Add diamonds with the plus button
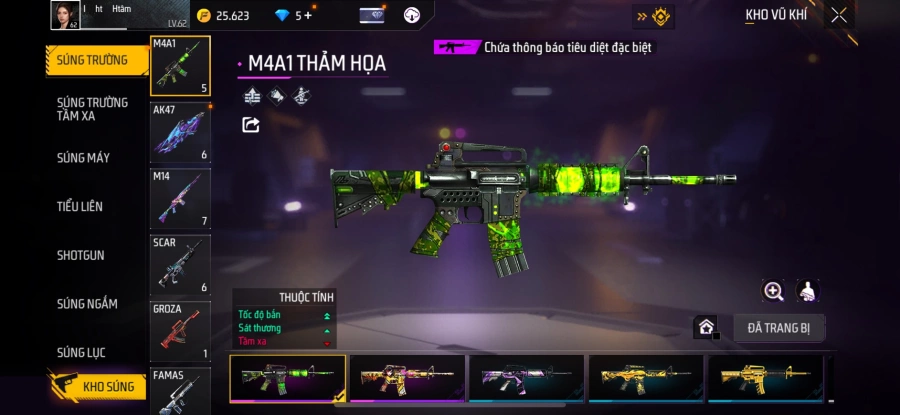This screenshot has width=900, height=415. pyautogui.click(x=308, y=16)
